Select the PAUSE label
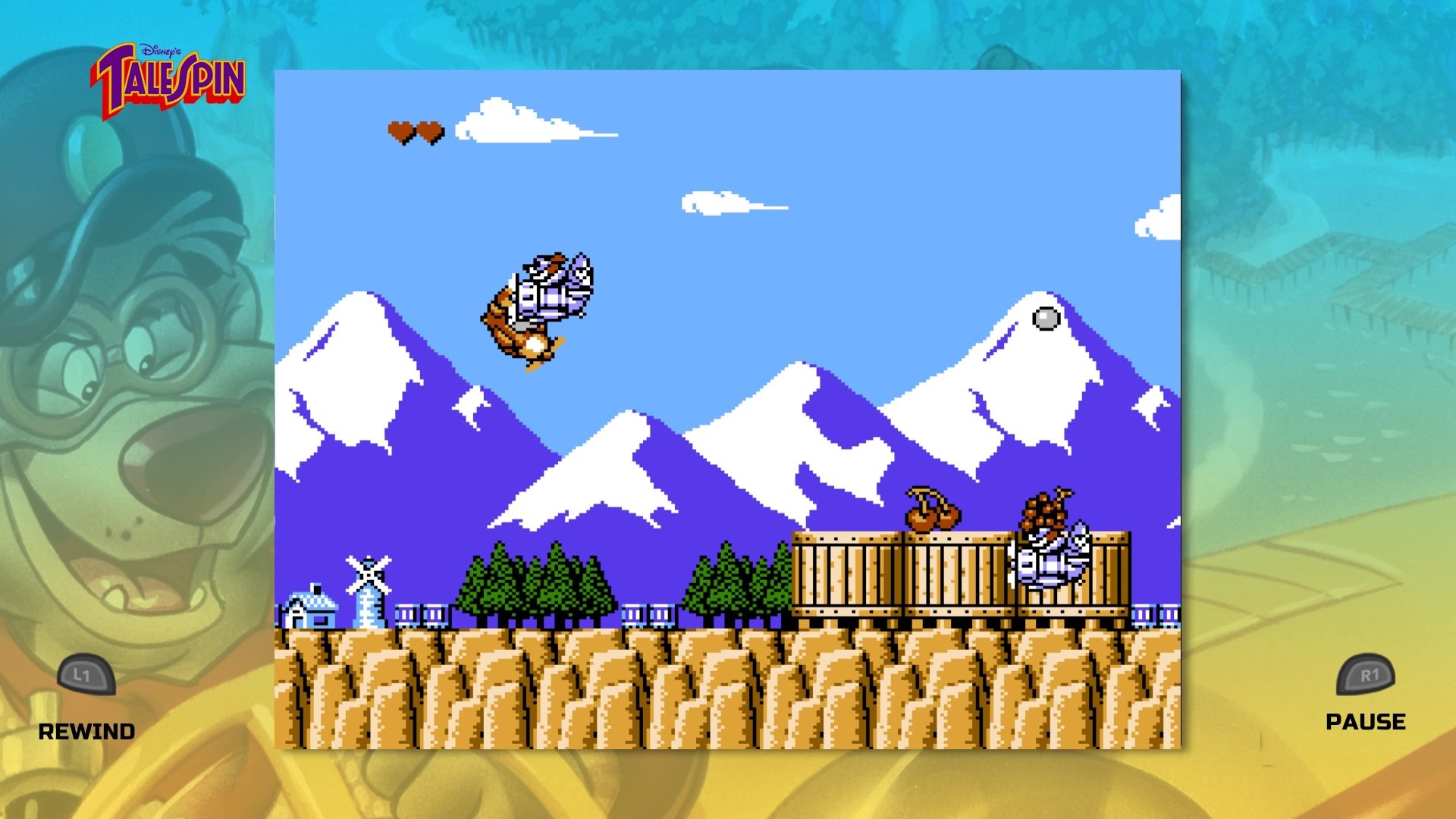The width and height of the screenshot is (1456, 819). pyautogui.click(x=1364, y=721)
